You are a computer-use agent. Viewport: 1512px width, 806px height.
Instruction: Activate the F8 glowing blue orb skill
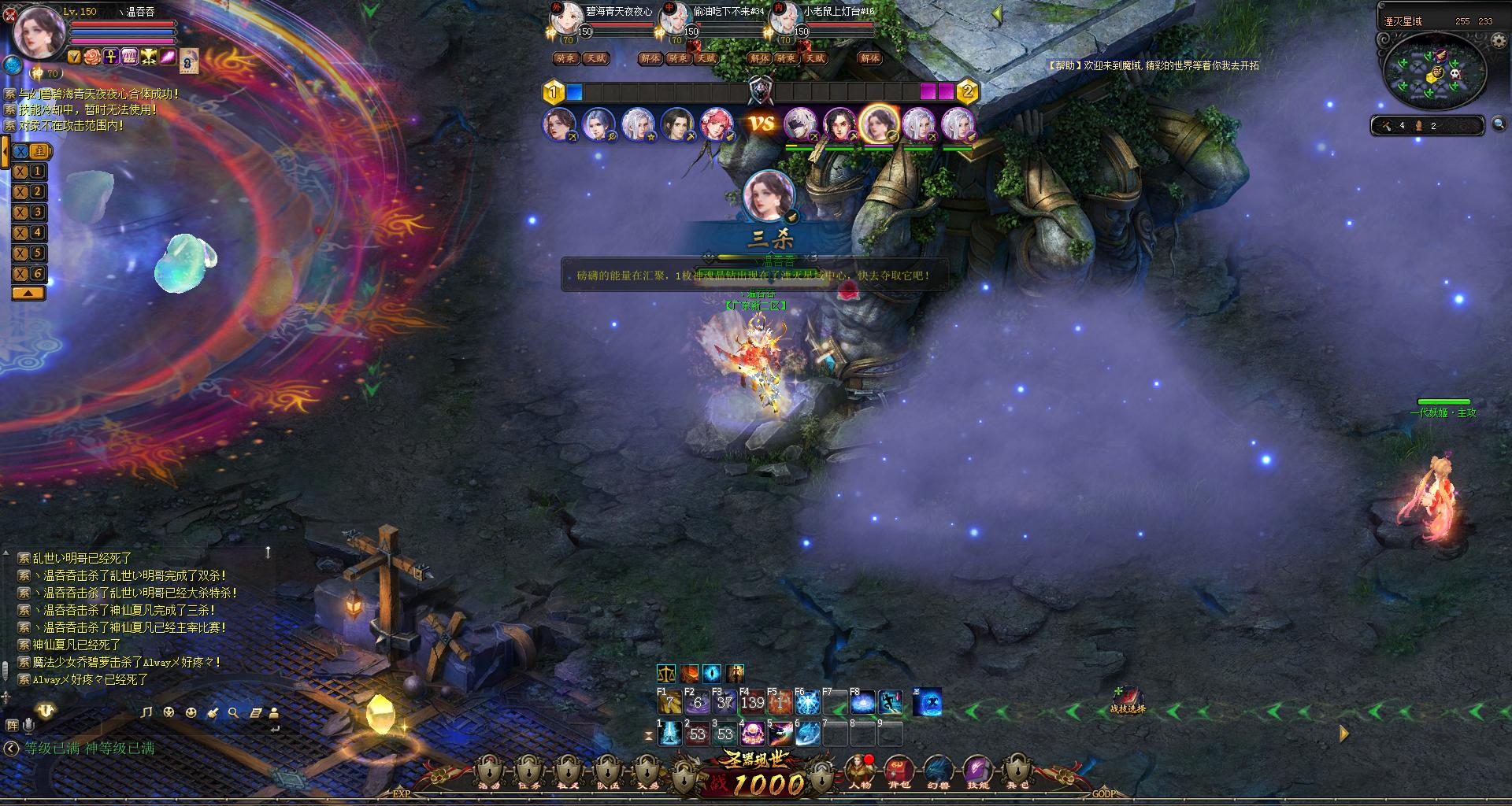862,702
